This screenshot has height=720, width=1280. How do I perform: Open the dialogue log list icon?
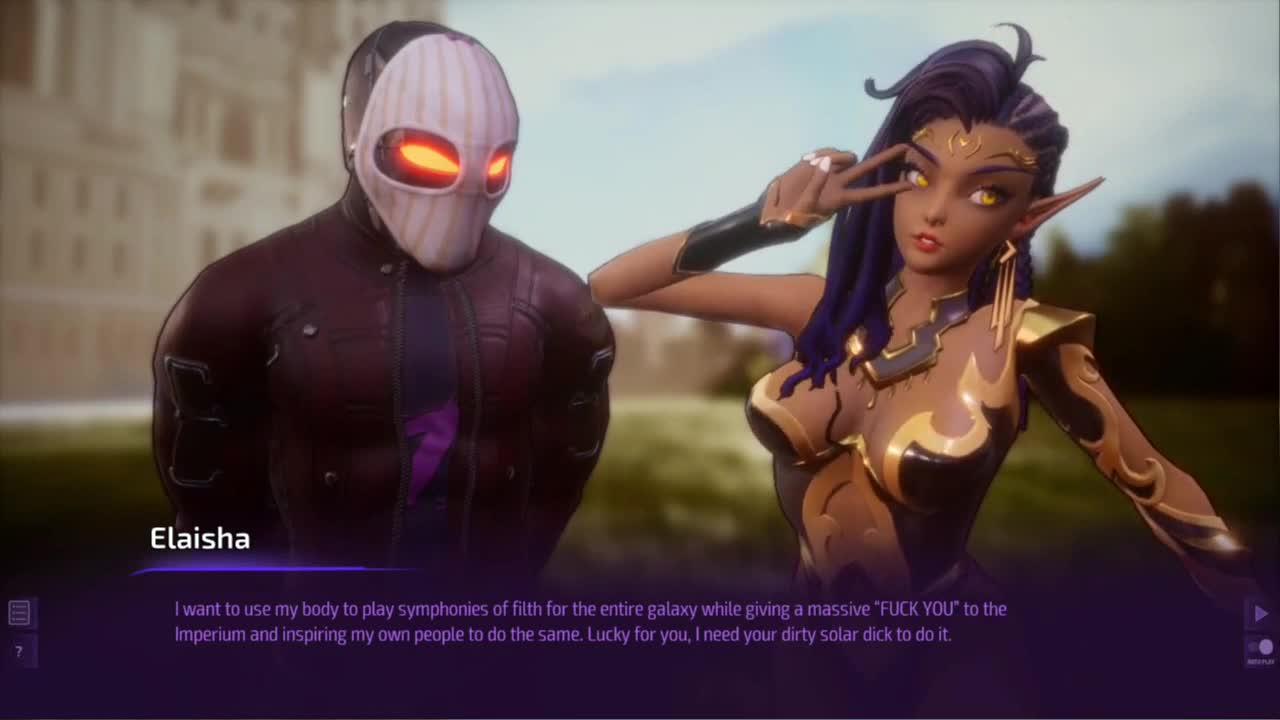pyautogui.click(x=19, y=612)
